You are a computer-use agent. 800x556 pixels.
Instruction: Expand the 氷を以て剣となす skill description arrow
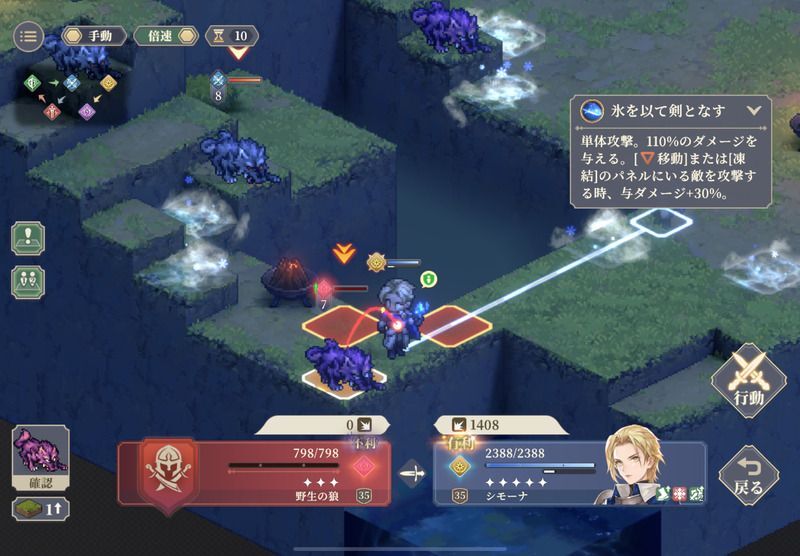(754, 111)
